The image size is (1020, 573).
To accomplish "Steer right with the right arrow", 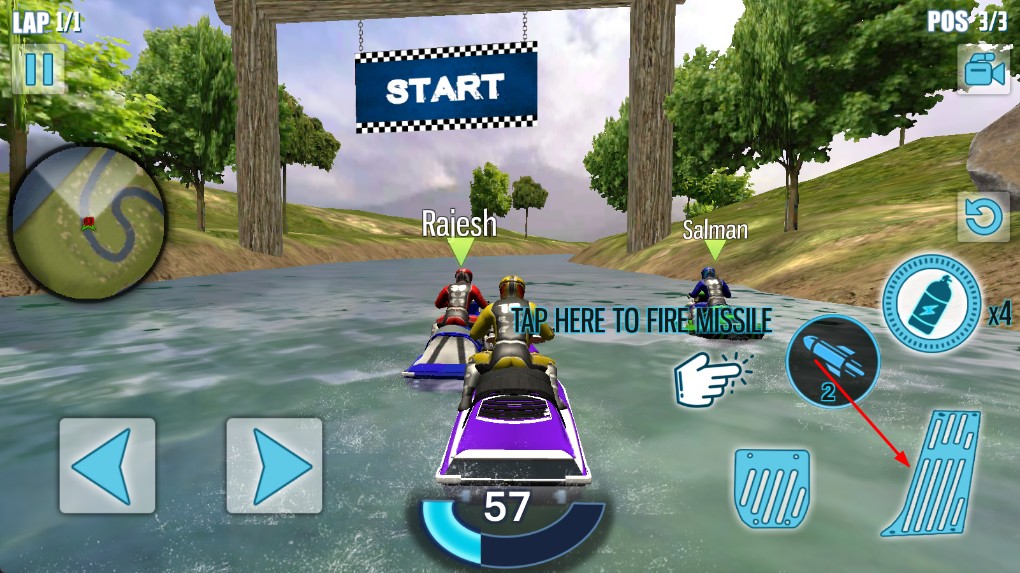I will (x=274, y=465).
